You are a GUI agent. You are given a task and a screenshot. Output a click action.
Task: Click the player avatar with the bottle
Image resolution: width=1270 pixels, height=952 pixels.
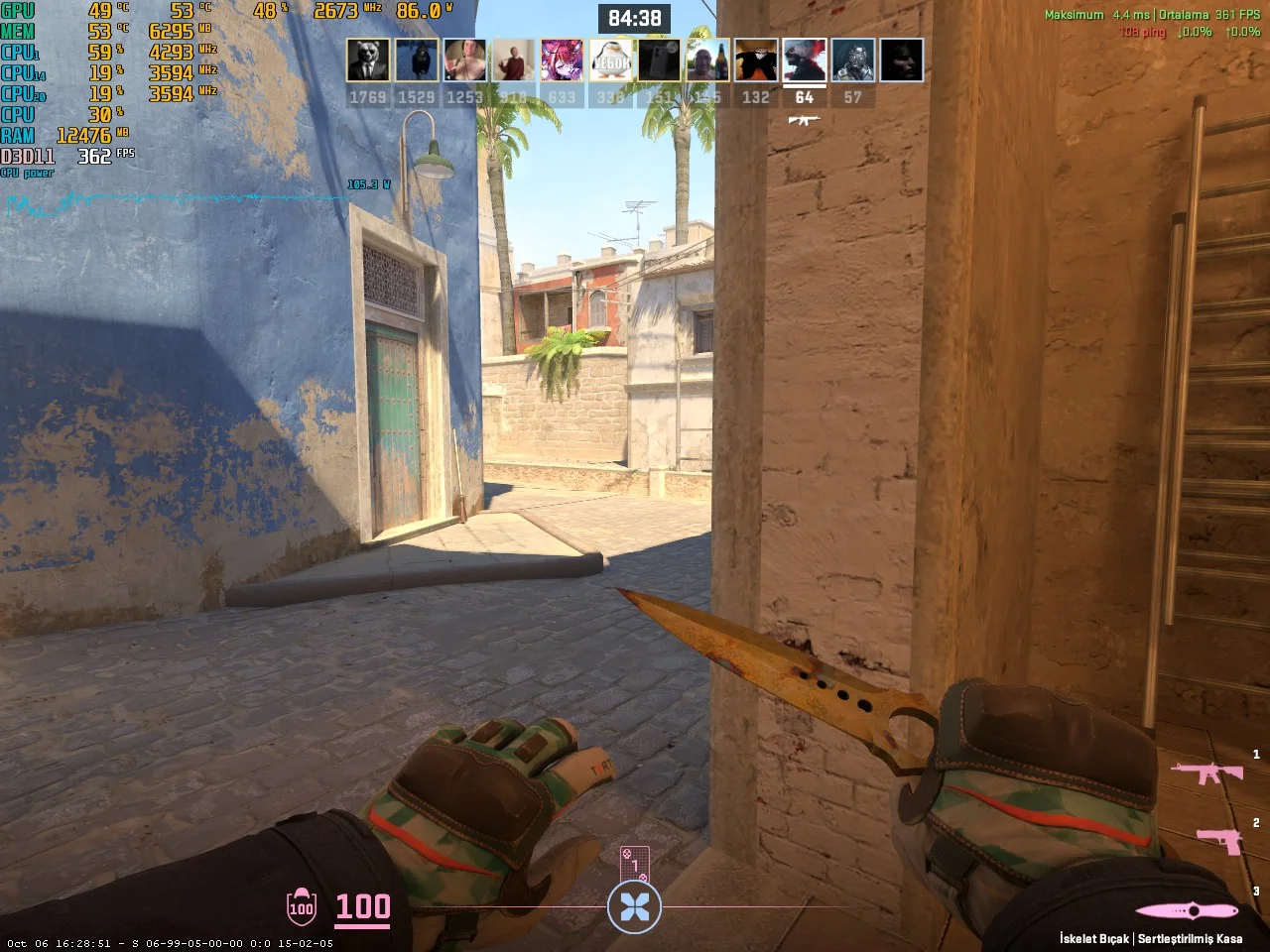click(707, 60)
